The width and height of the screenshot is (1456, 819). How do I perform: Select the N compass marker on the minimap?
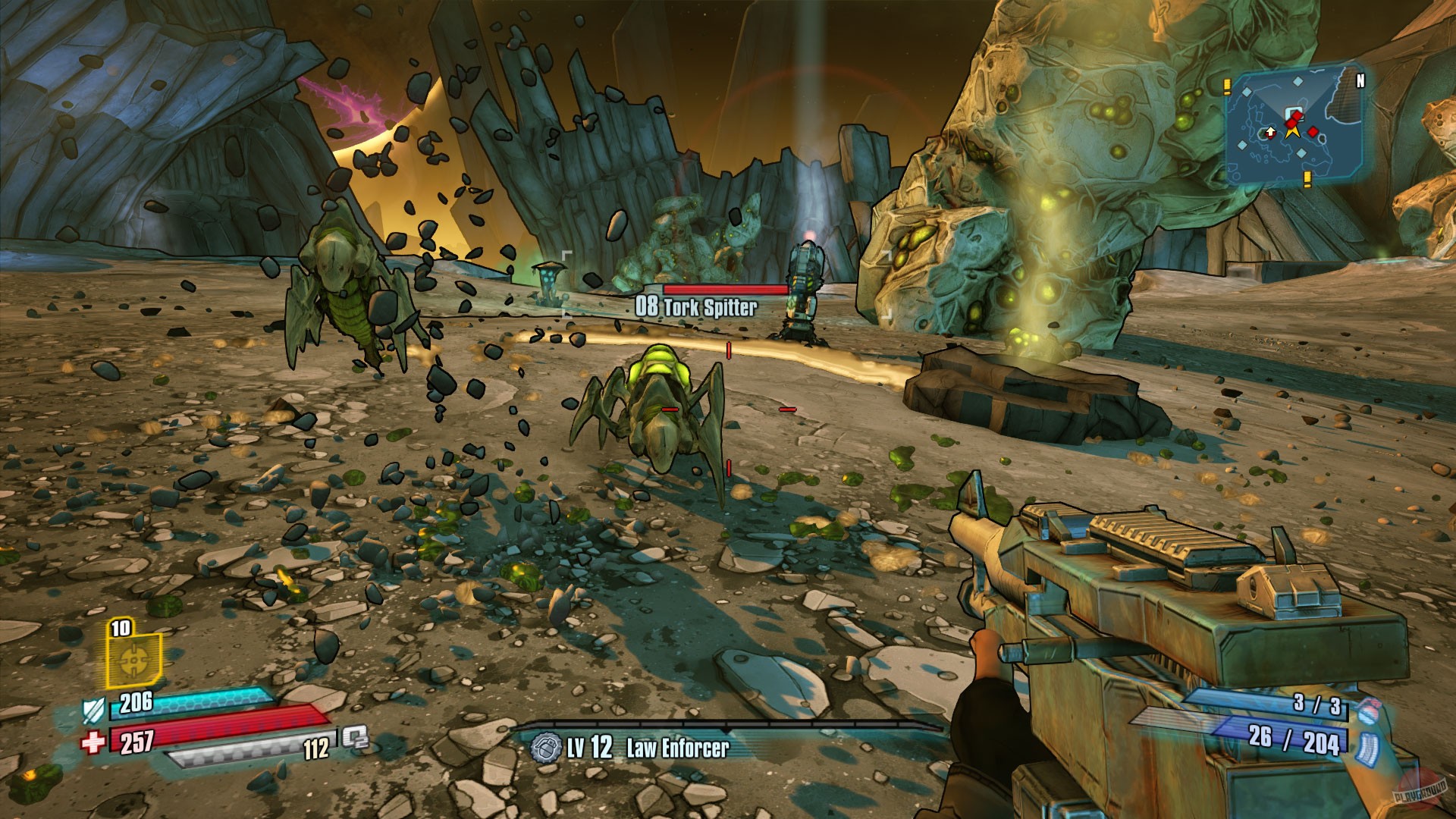pyautogui.click(x=1360, y=81)
